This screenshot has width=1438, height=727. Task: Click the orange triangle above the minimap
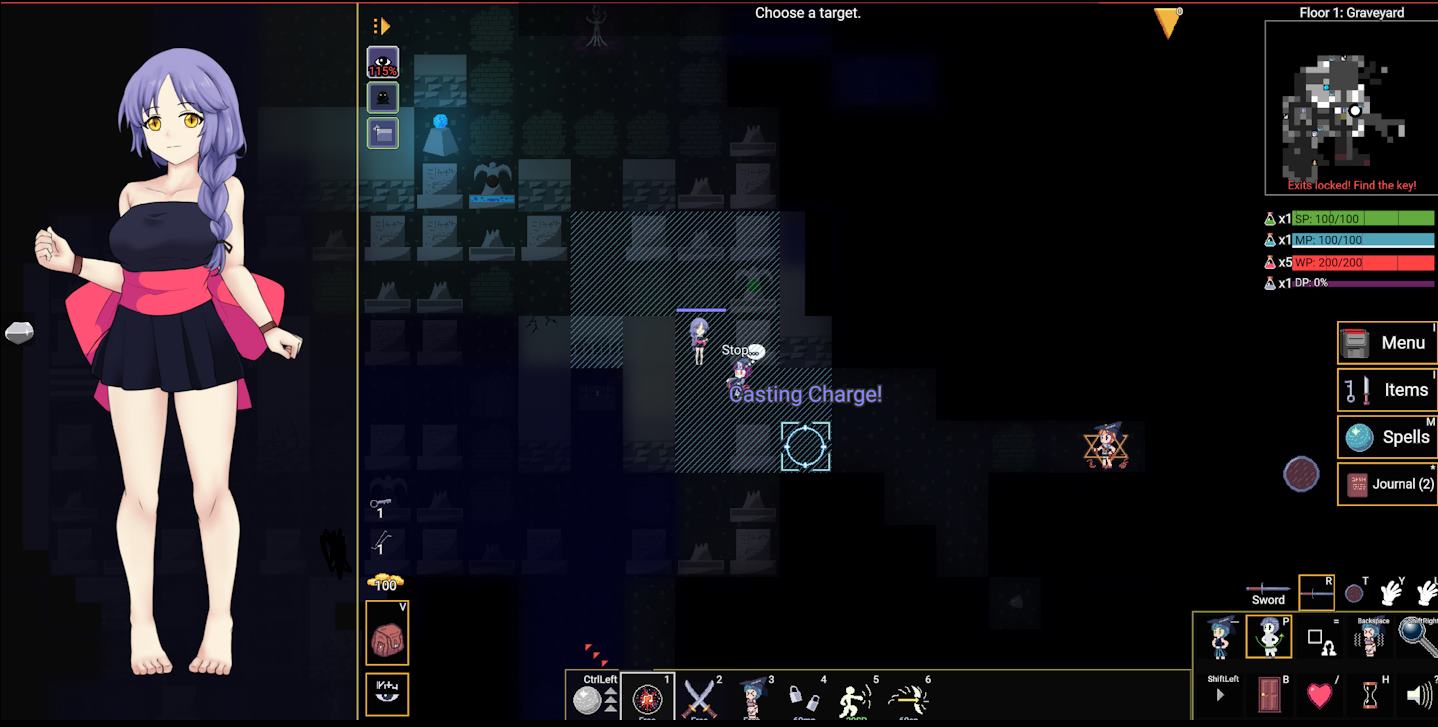point(1166,22)
